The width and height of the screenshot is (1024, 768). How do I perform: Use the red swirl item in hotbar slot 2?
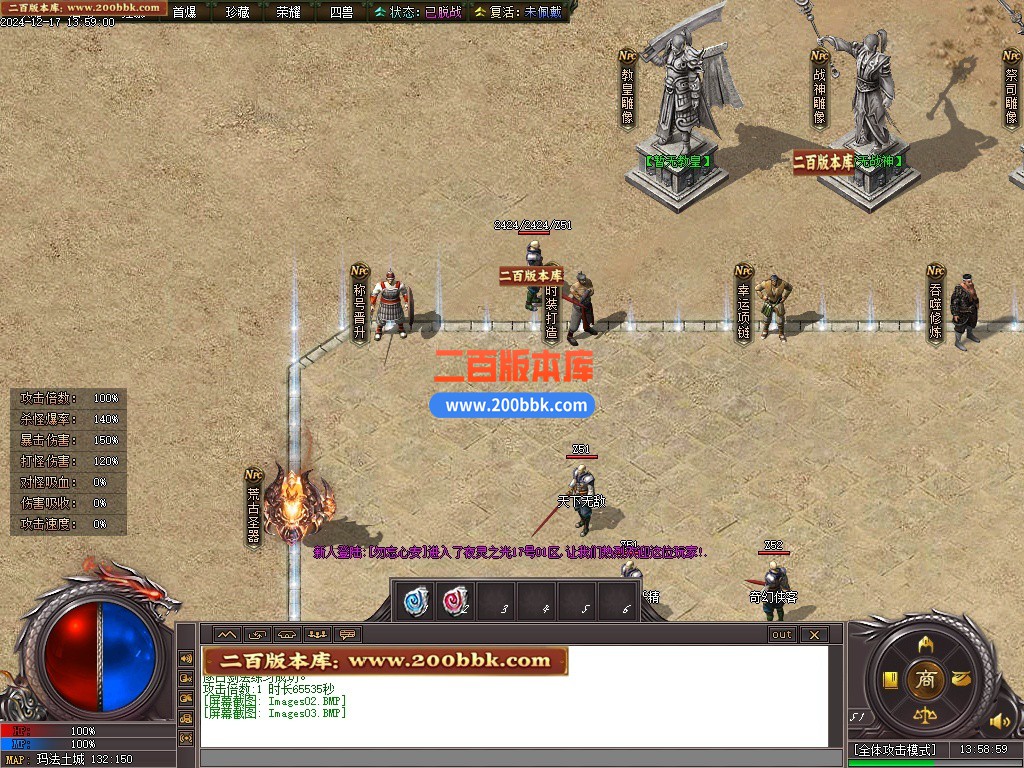[456, 601]
